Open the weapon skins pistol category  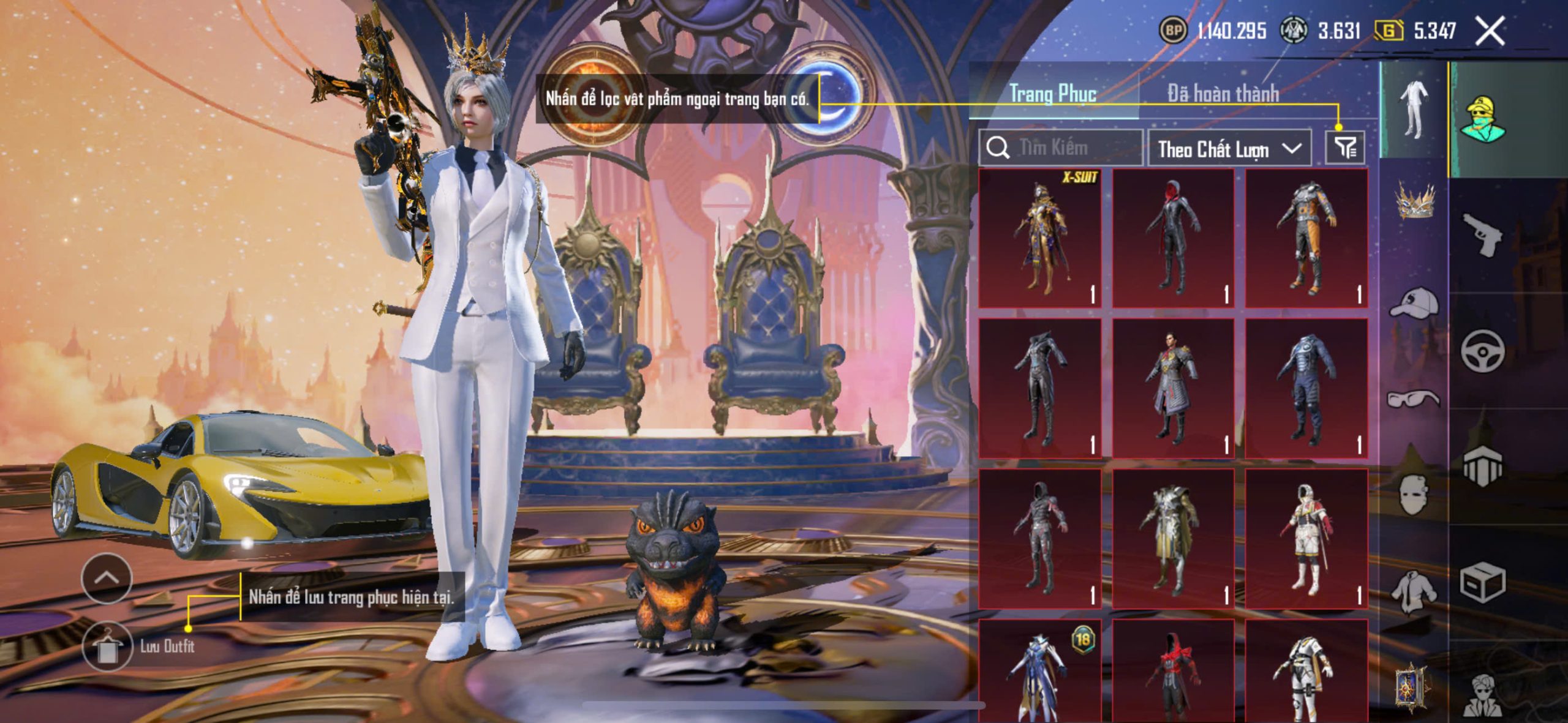(x=1482, y=234)
